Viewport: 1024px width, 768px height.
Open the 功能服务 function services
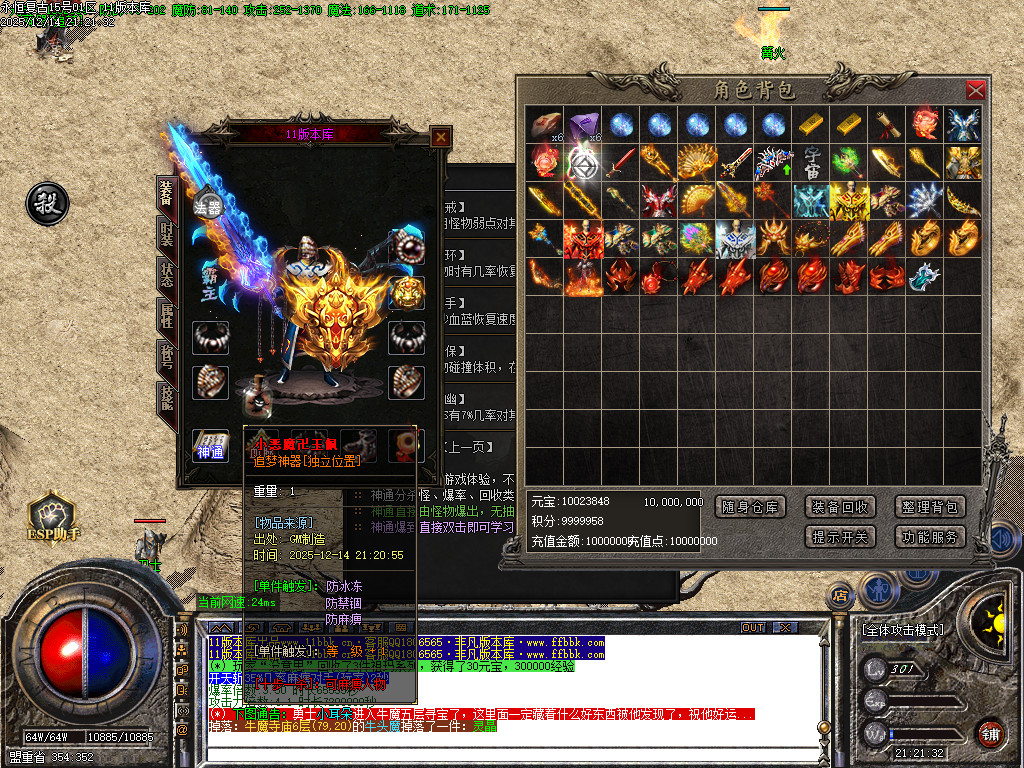click(930, 537)
